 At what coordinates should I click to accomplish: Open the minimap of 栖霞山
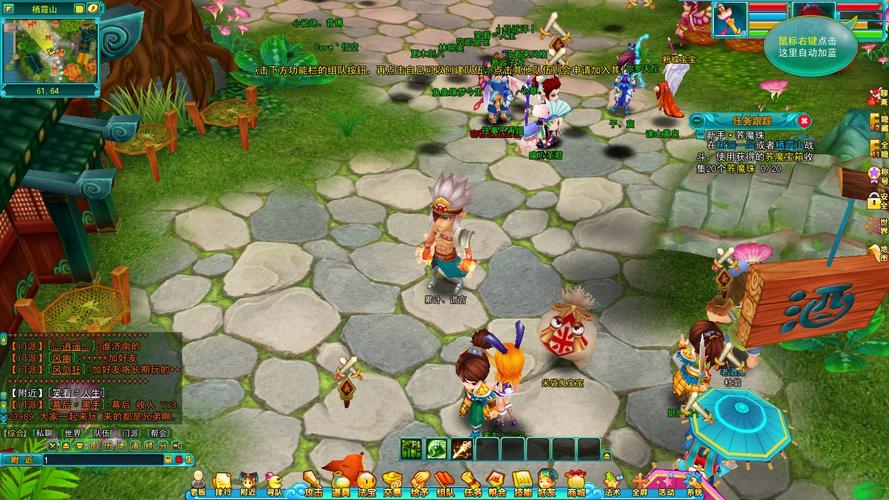click(x=50, y=52)
